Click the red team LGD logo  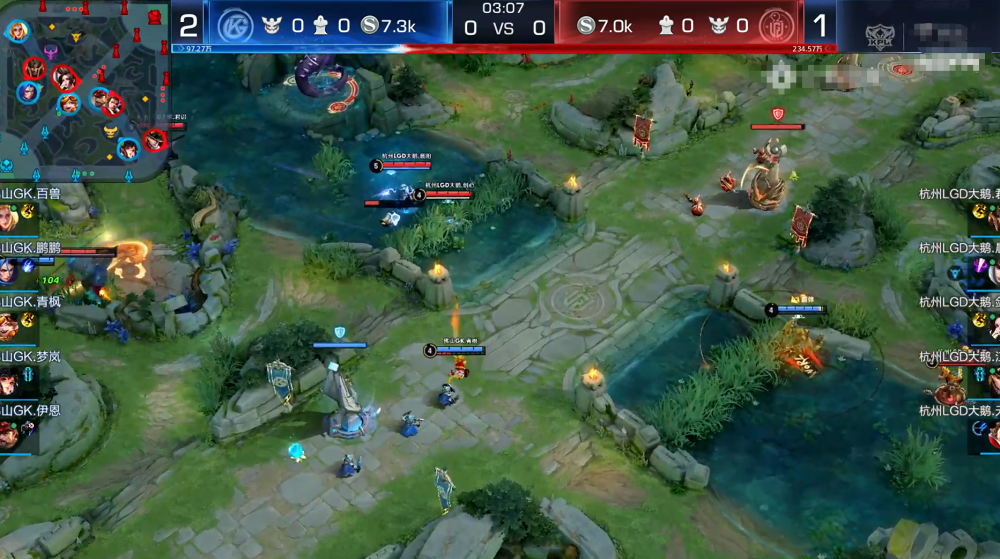[x=774, y=25]
